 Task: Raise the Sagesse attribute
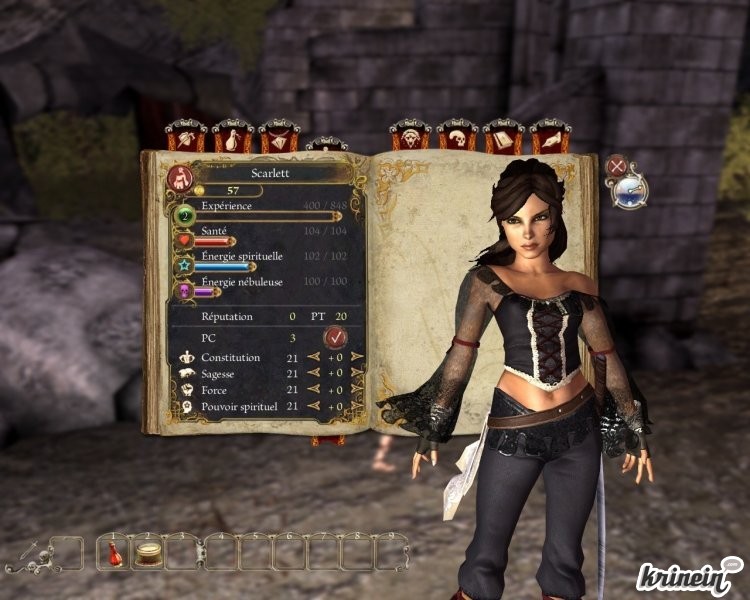(x=357, y=373)
